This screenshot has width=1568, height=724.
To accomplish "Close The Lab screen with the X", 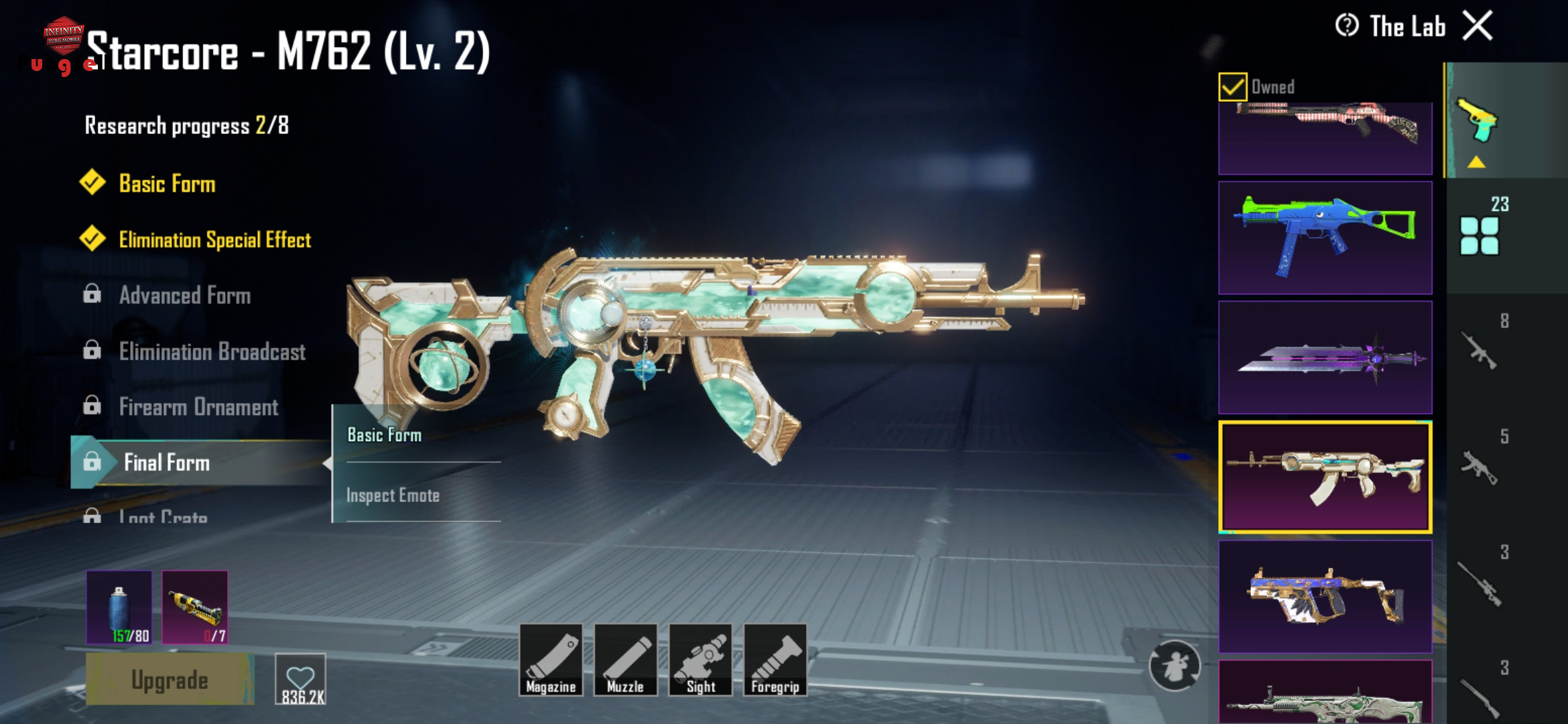I will point(1478,27).
